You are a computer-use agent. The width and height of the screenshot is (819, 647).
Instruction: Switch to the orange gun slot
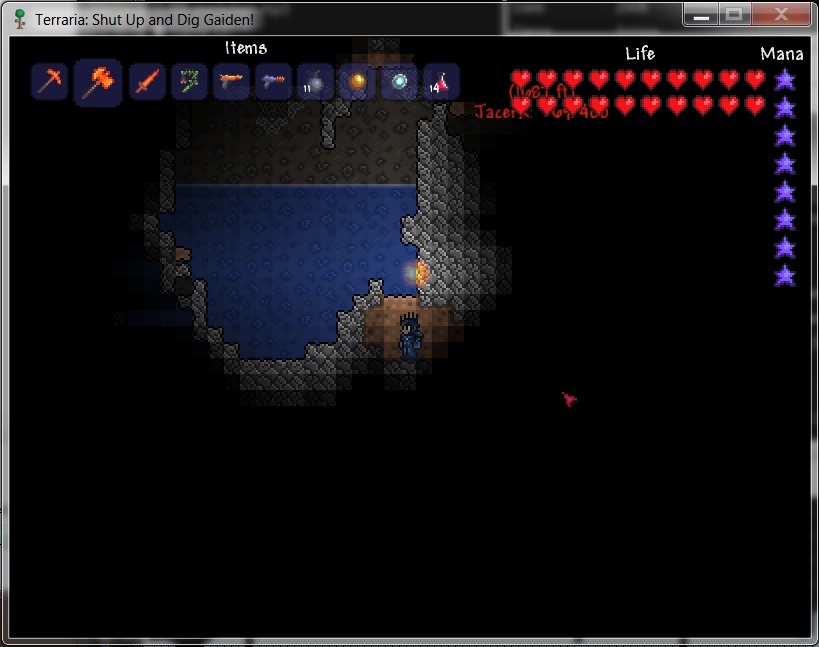coord(231,82)
